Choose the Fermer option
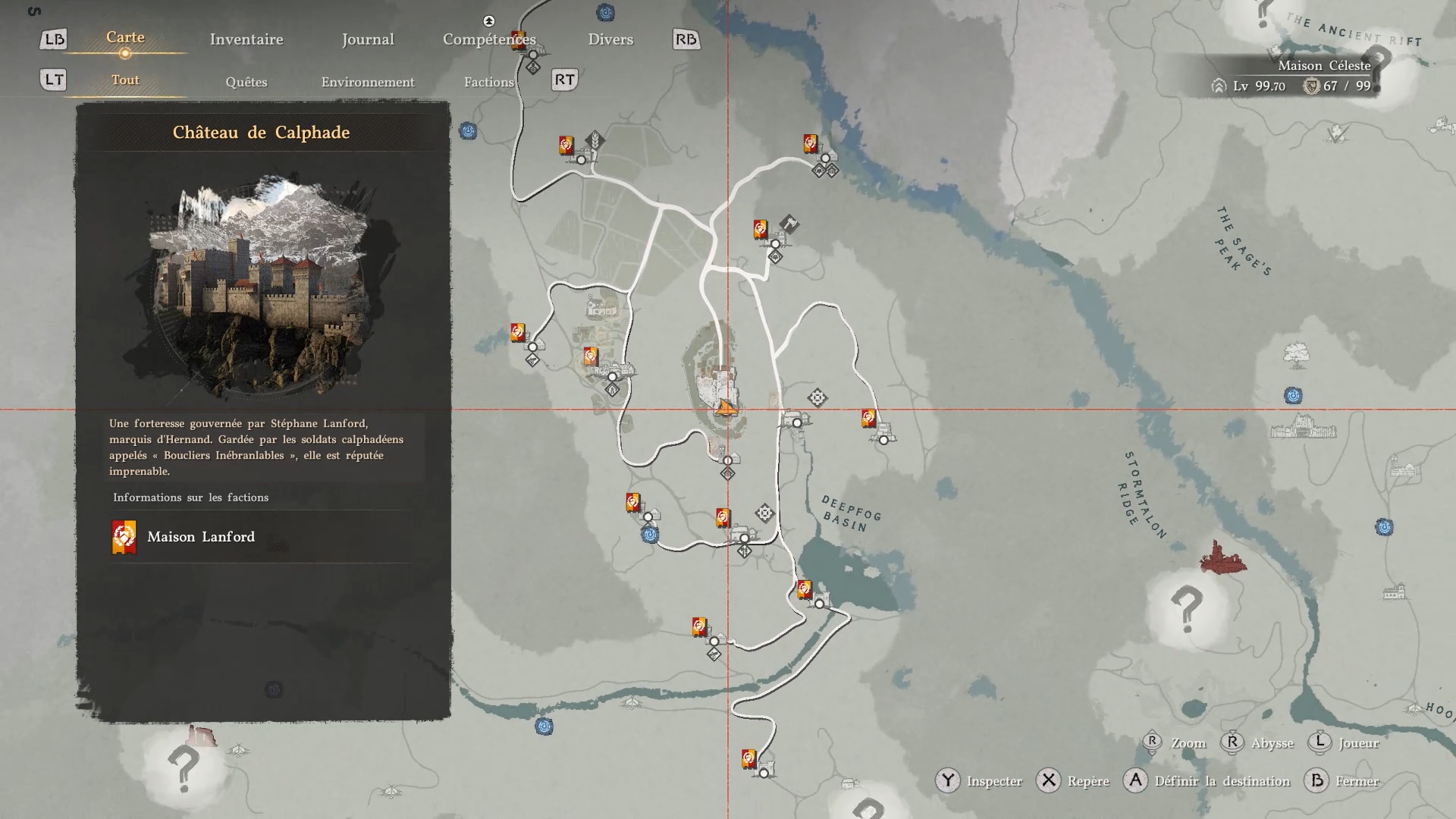Screen dimensions: 1456x819 [x=1357, y=781]
